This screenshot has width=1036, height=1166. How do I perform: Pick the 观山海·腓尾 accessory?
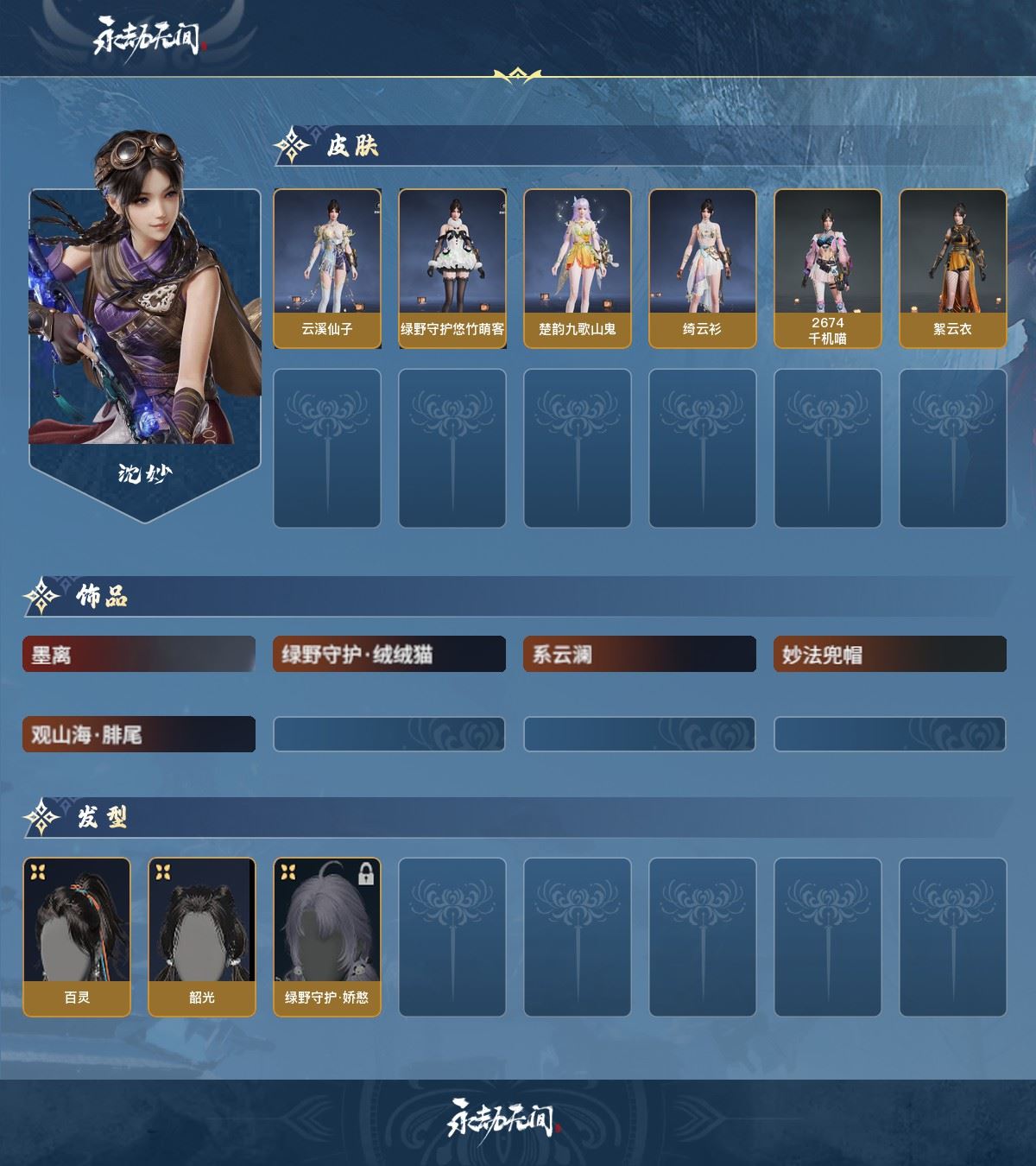(x=139, y=735)
